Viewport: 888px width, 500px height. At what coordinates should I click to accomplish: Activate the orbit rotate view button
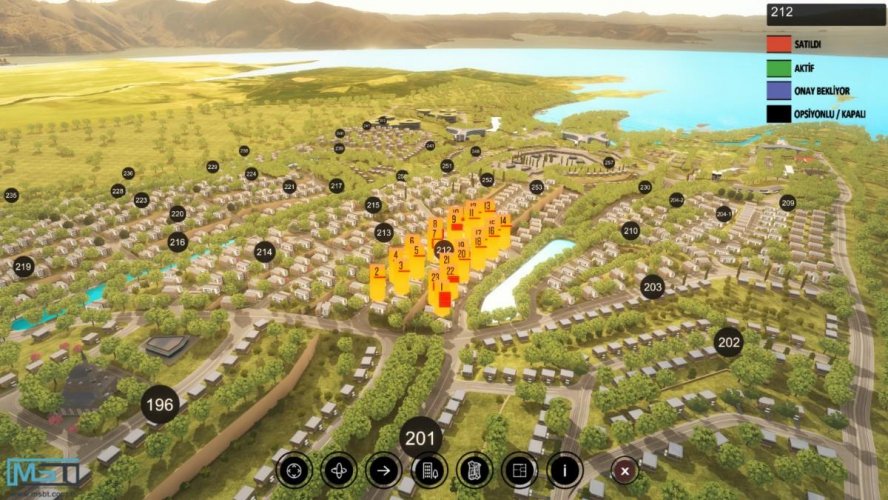339,468
